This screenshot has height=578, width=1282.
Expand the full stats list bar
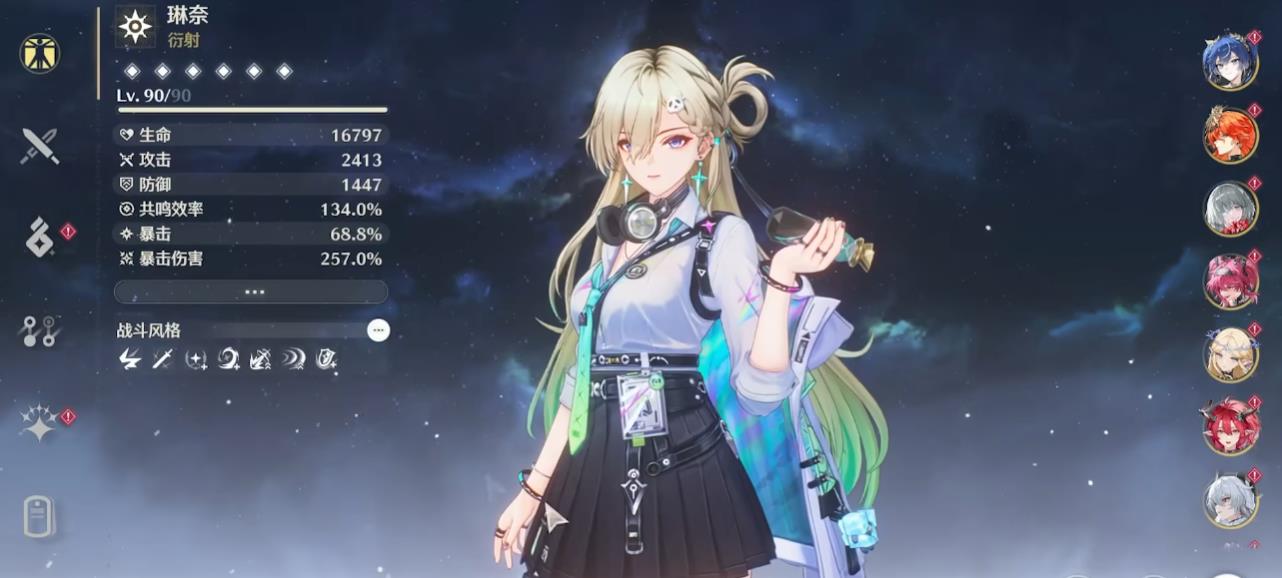251,292
